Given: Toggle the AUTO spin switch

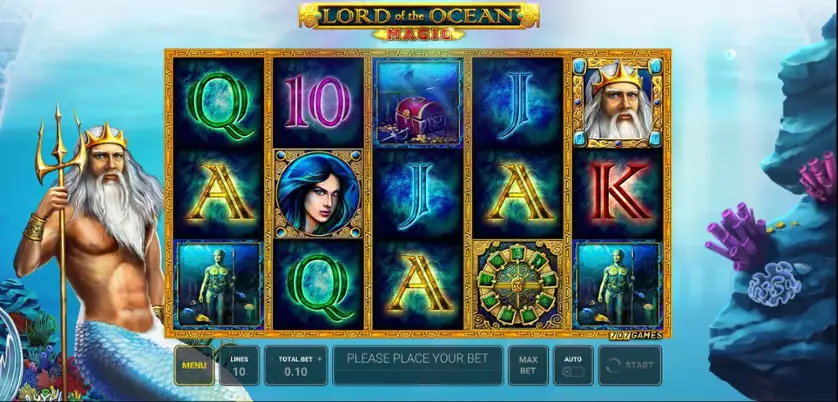Looking at the screenshot, I should click(x=573, y=371).
